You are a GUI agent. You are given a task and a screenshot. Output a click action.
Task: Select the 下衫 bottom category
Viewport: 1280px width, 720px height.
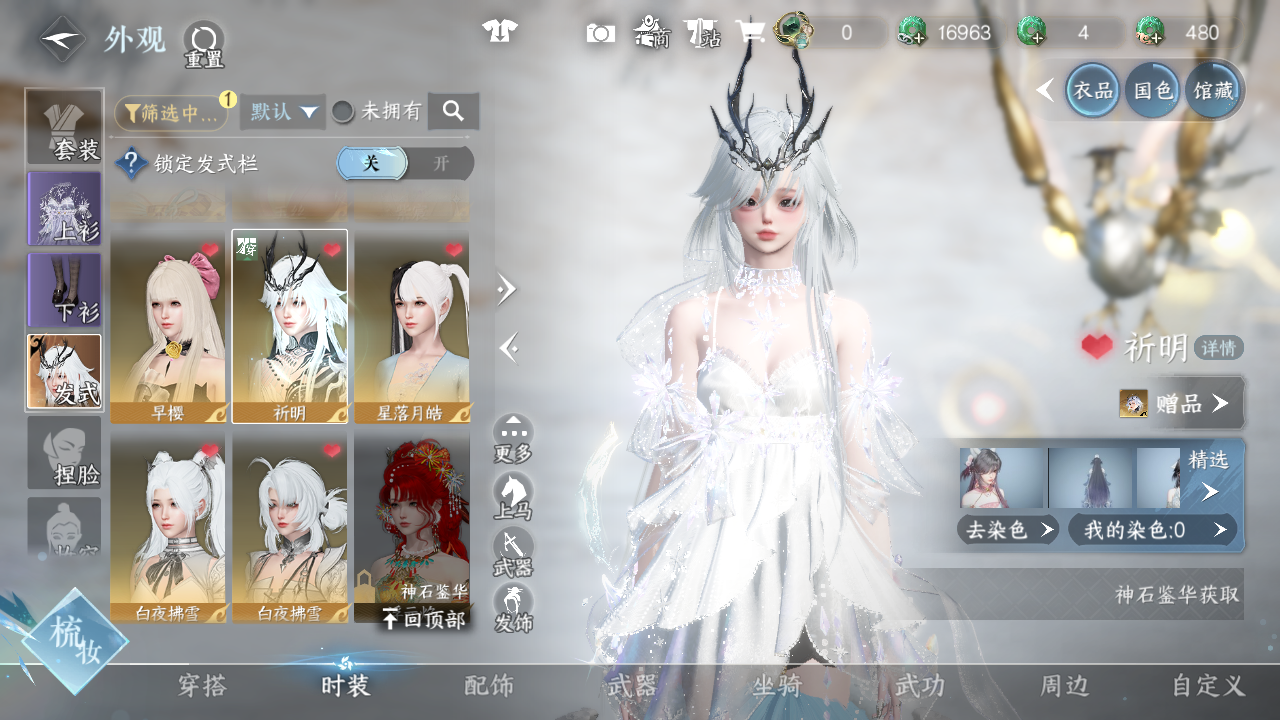pos(64,290)
